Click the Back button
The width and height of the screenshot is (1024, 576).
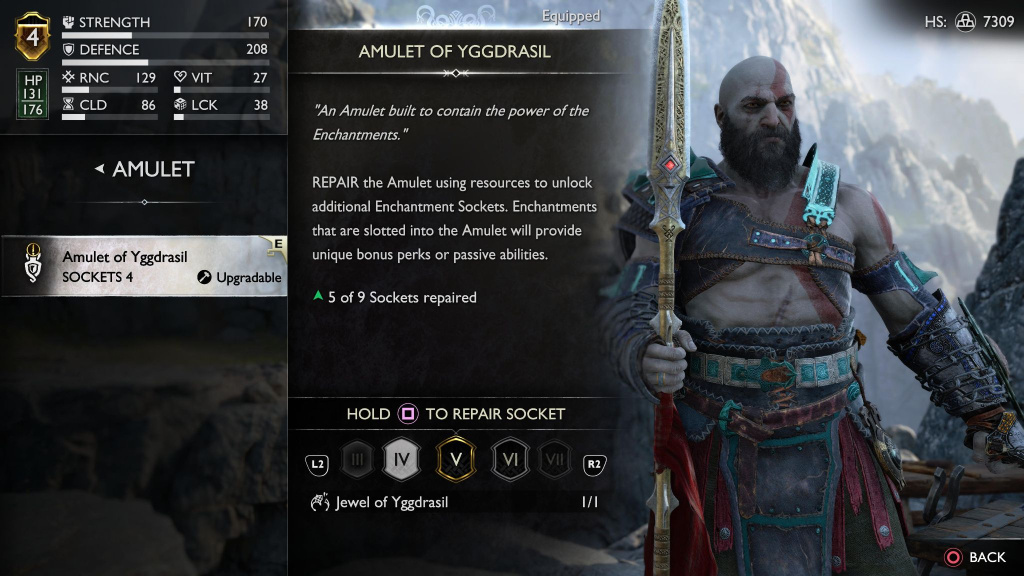pyautogui.click(x=975, y=556)
